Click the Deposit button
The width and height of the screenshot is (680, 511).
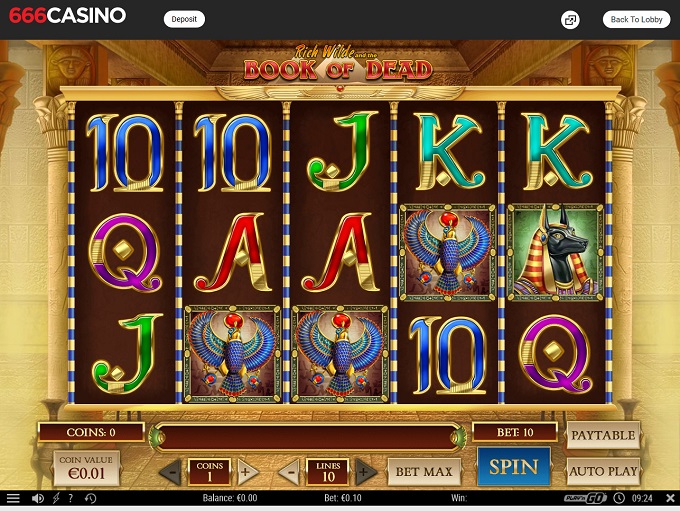pos(184,19)
